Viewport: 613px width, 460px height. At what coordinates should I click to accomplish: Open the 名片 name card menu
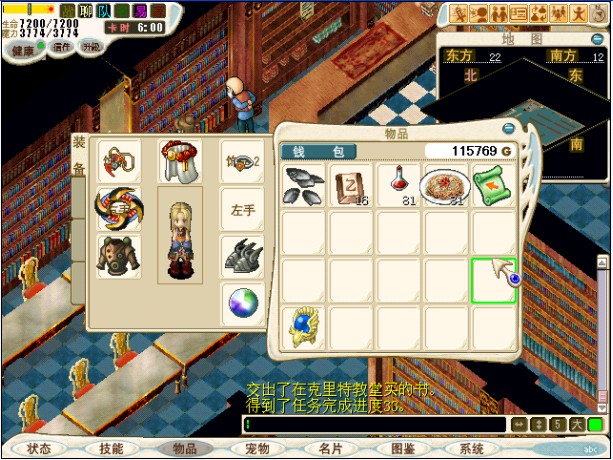point(331,449)
